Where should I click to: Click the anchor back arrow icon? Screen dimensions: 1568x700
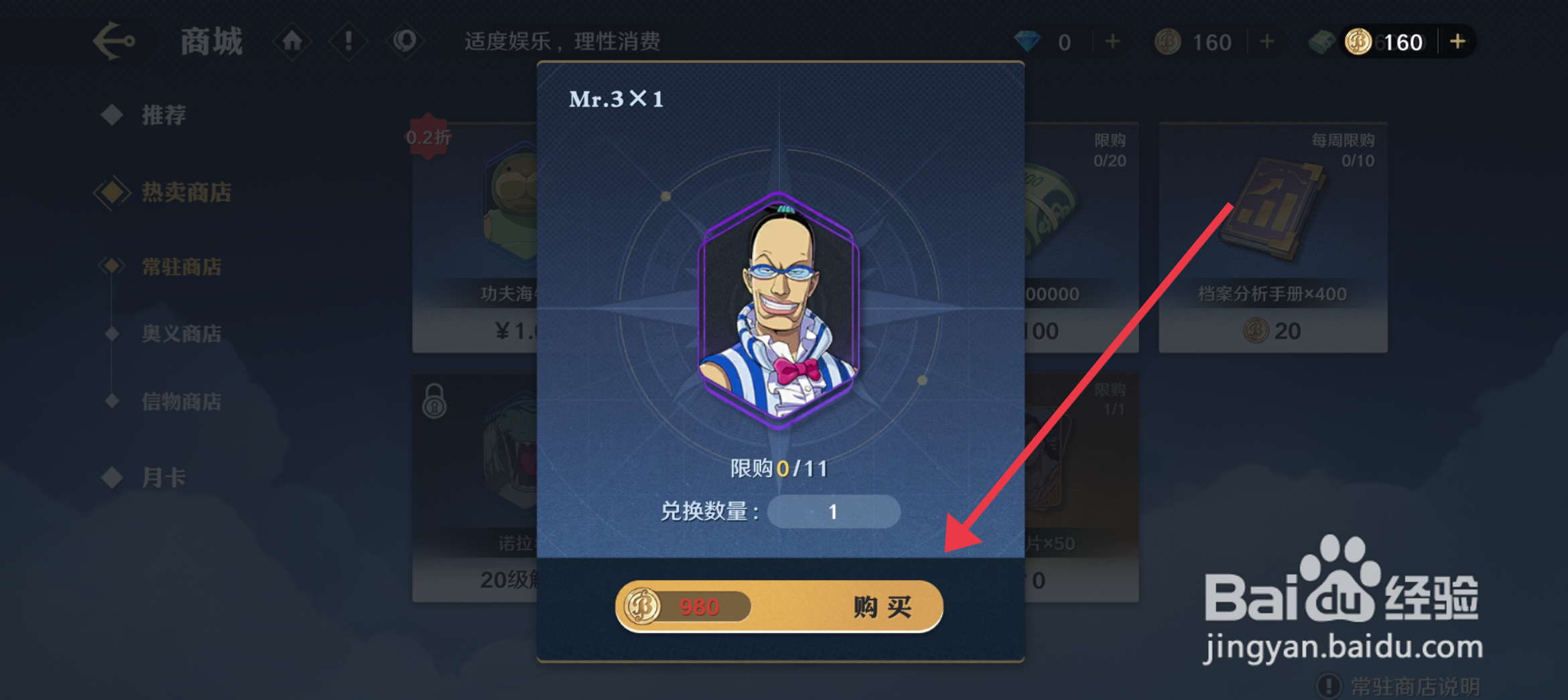pyautogui.click(x=114, y=42)
